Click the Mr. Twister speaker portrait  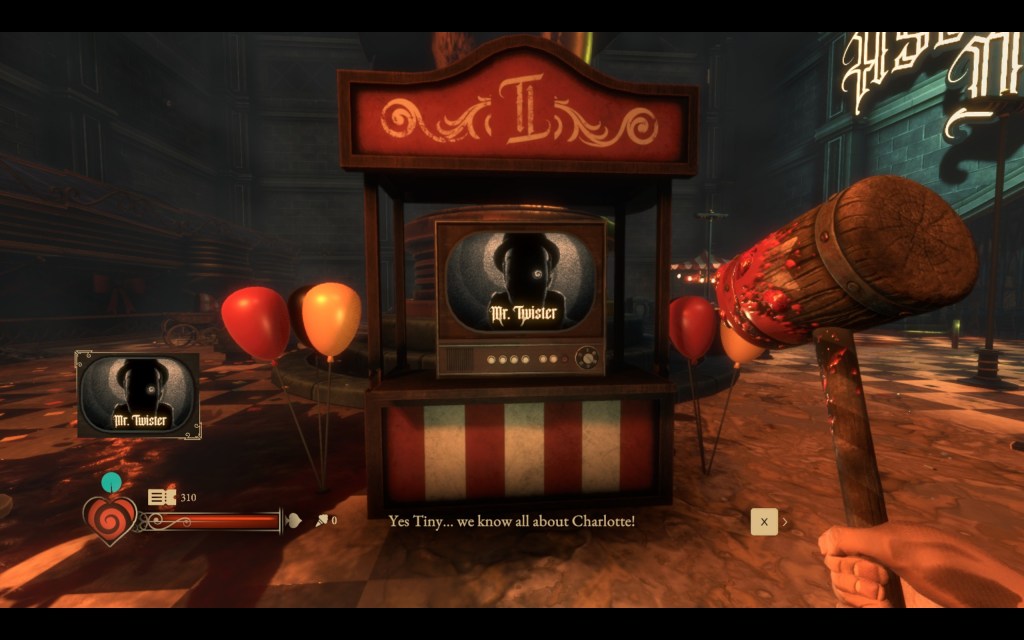[x=138, y=394]
